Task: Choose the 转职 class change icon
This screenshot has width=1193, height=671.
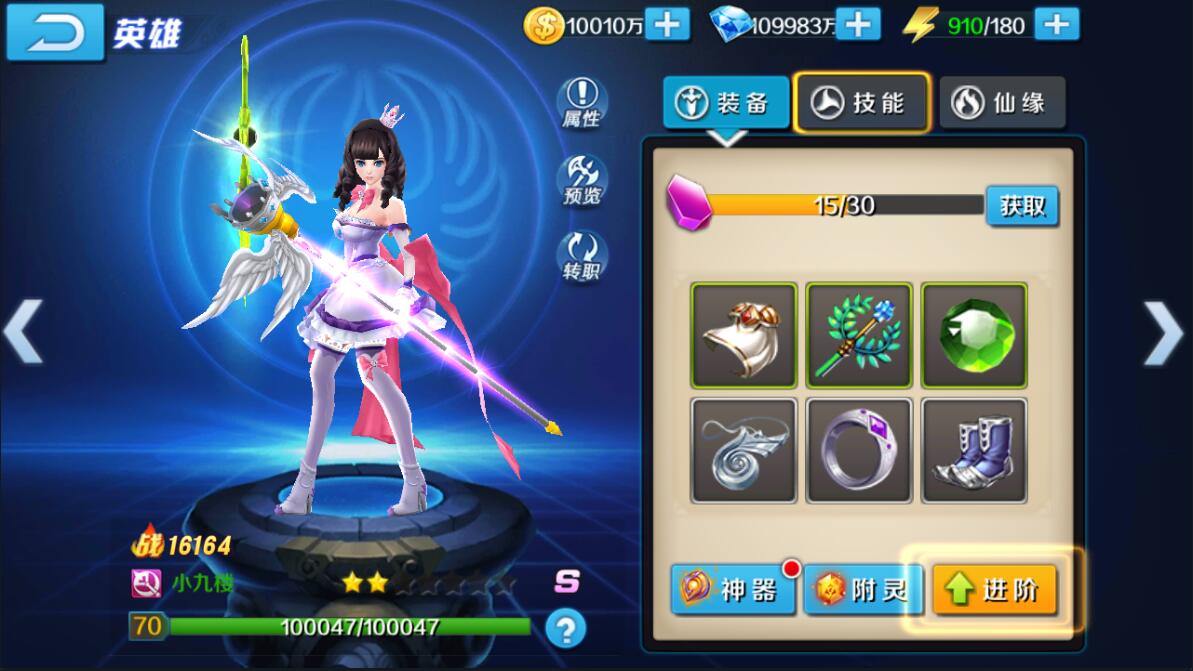Action: pyautogui.click(x=581, y=256)
